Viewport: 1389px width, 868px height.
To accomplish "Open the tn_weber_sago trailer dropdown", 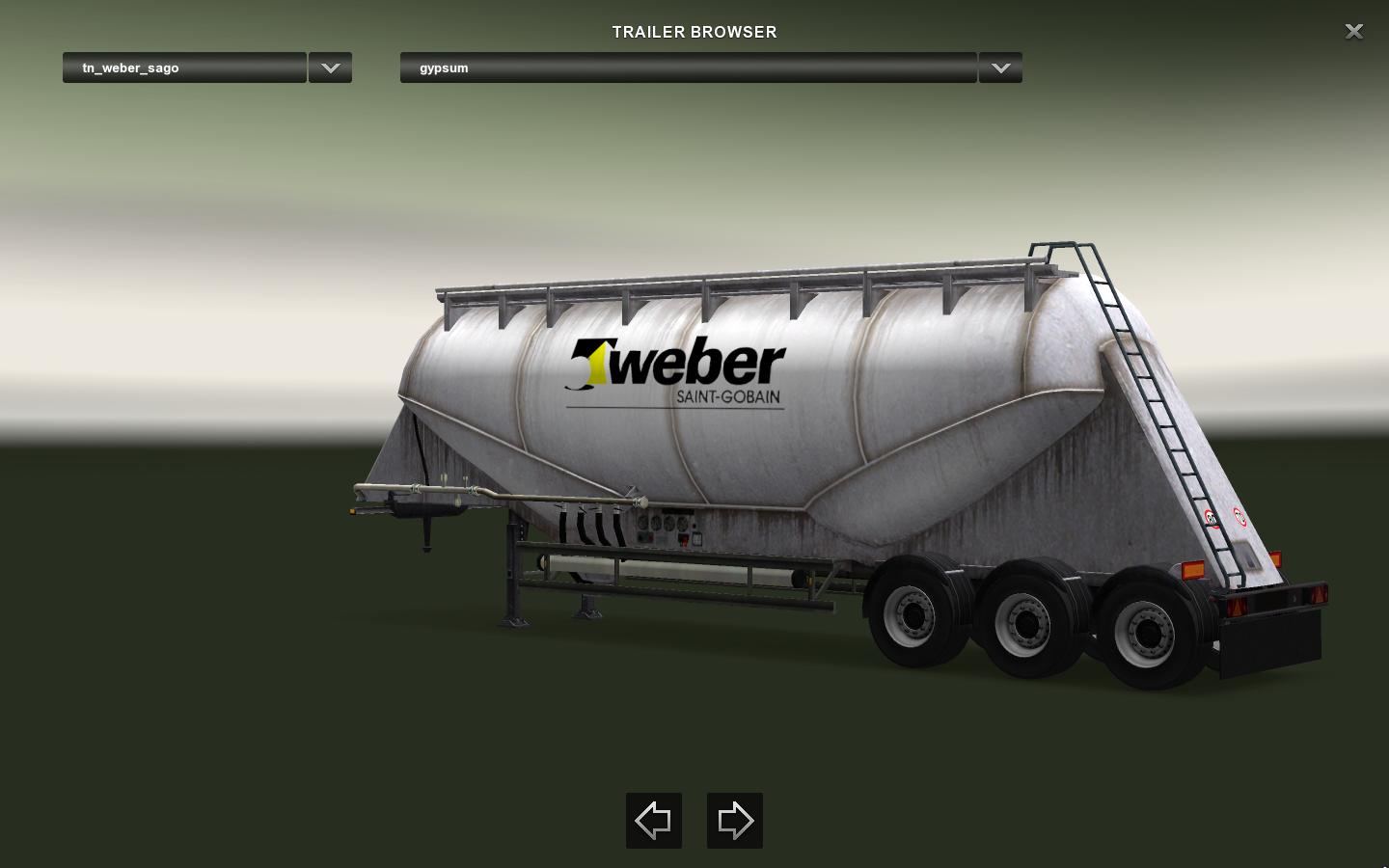I will pos(184,68).
